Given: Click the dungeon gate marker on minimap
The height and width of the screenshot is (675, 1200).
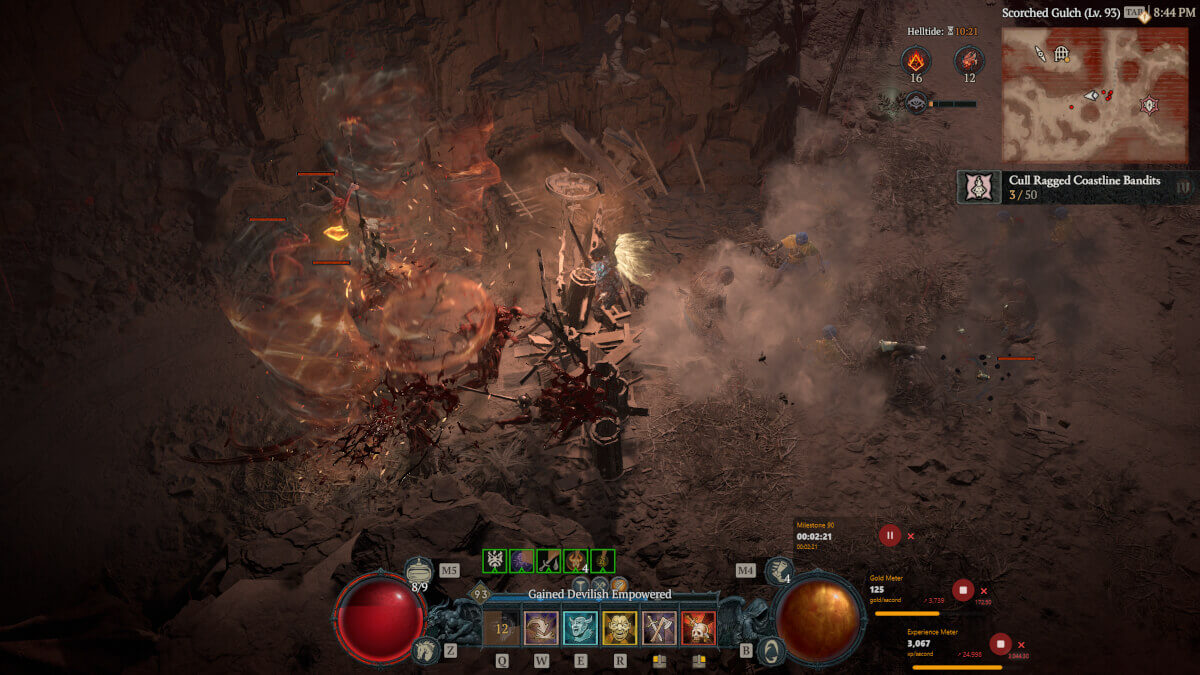Looking at the screenshot, I should click(x=1061, y=54).
